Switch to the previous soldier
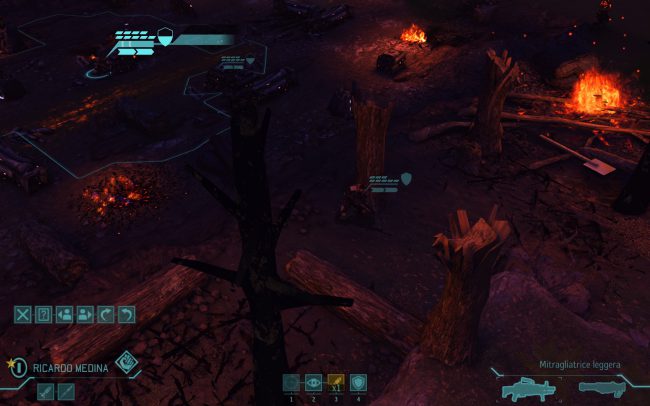Viewport: 650px width, 406px height. pyautogui.click(x=64, y=314)
